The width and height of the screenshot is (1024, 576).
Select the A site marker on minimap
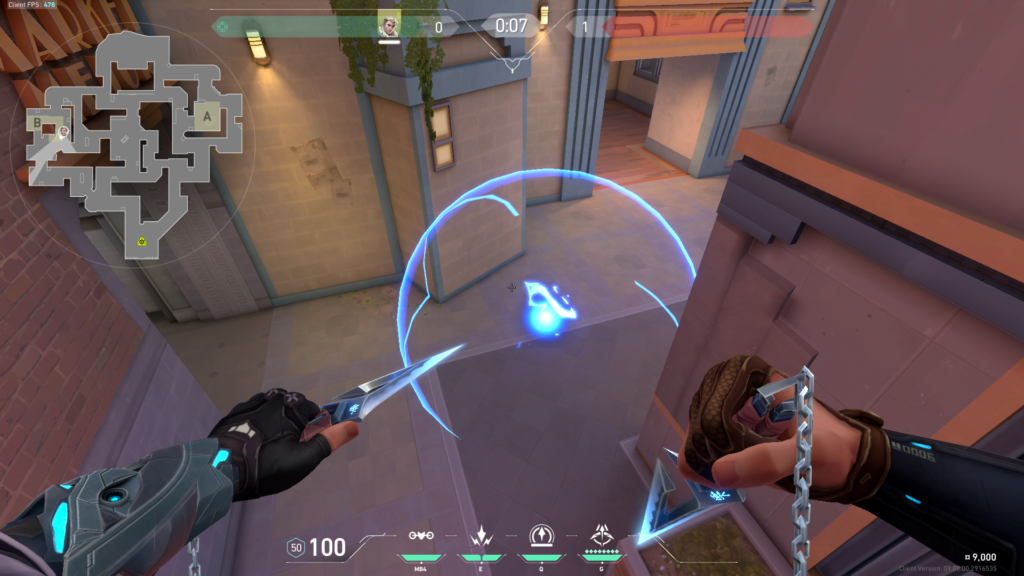(x=209, y=116)
